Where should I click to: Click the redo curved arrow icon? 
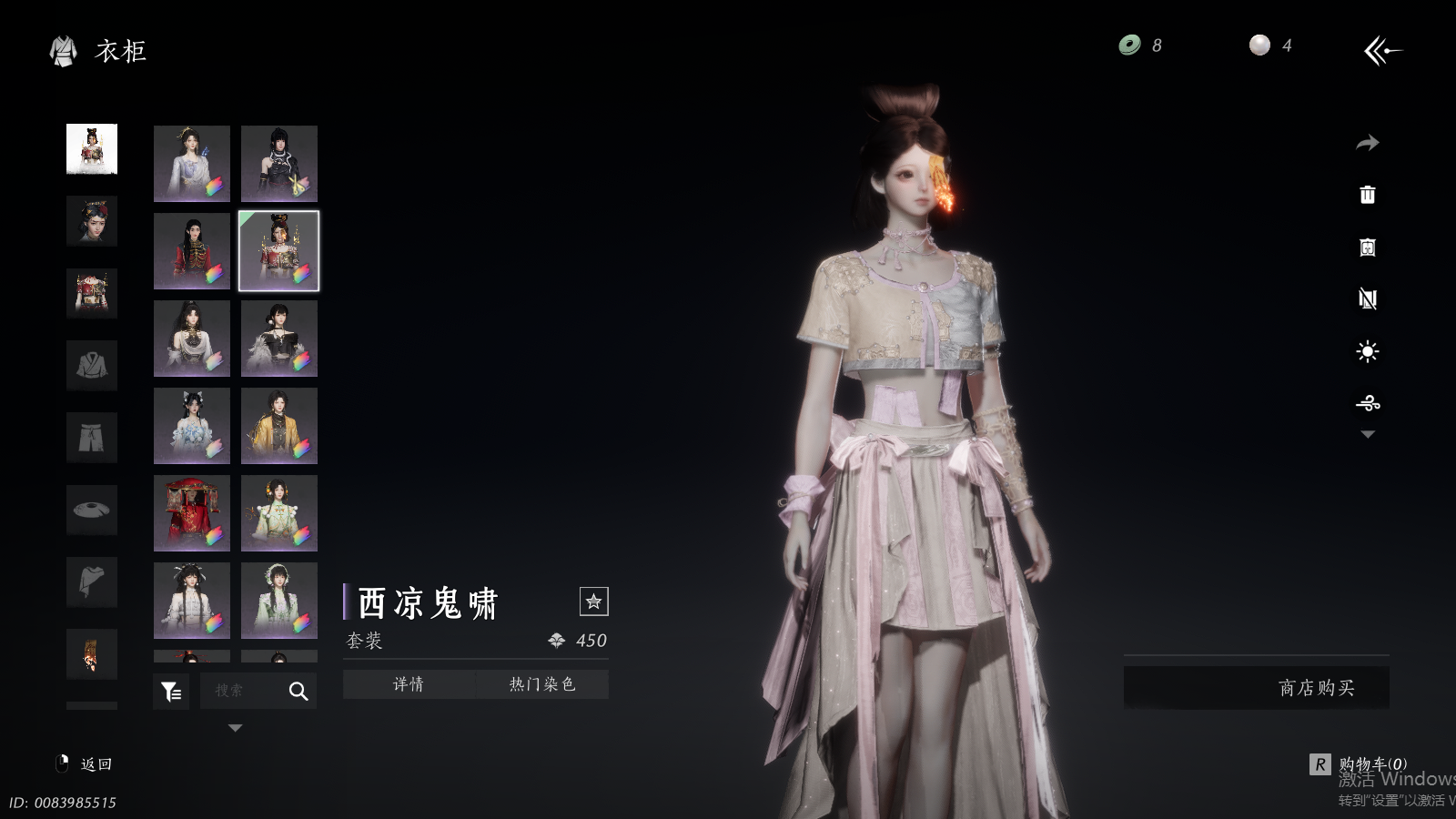point(1367,143)
